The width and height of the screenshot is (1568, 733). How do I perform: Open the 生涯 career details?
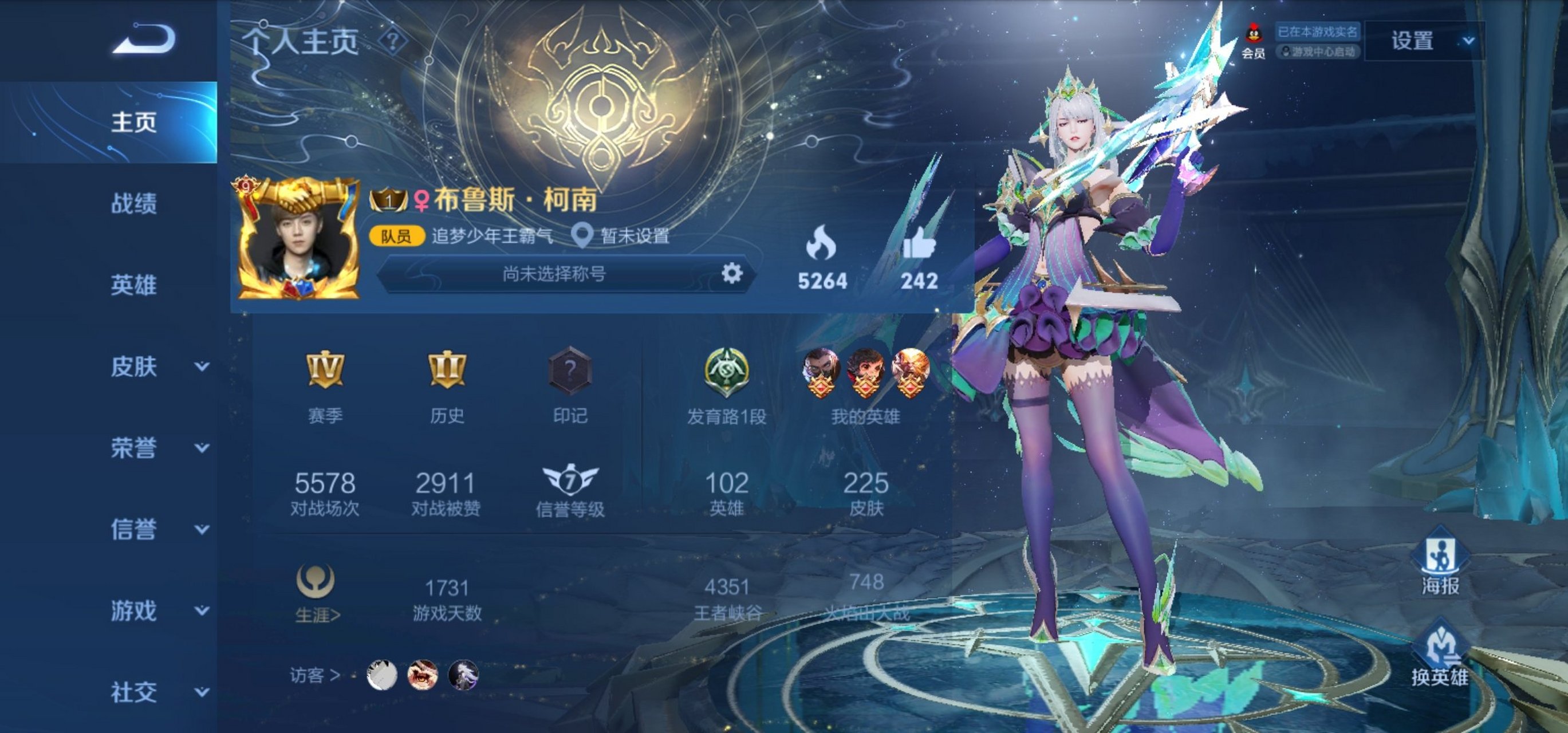coord(317,594)
